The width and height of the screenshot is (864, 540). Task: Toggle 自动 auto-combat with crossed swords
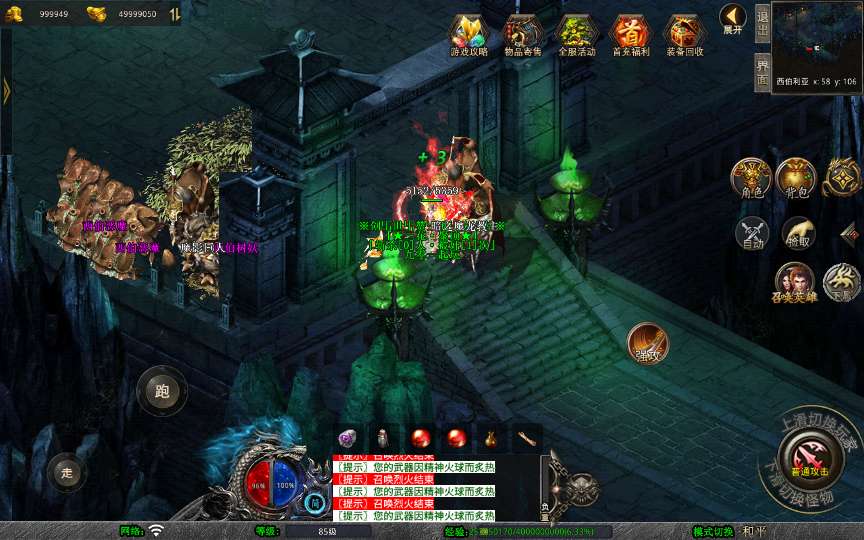coord(752,232)
